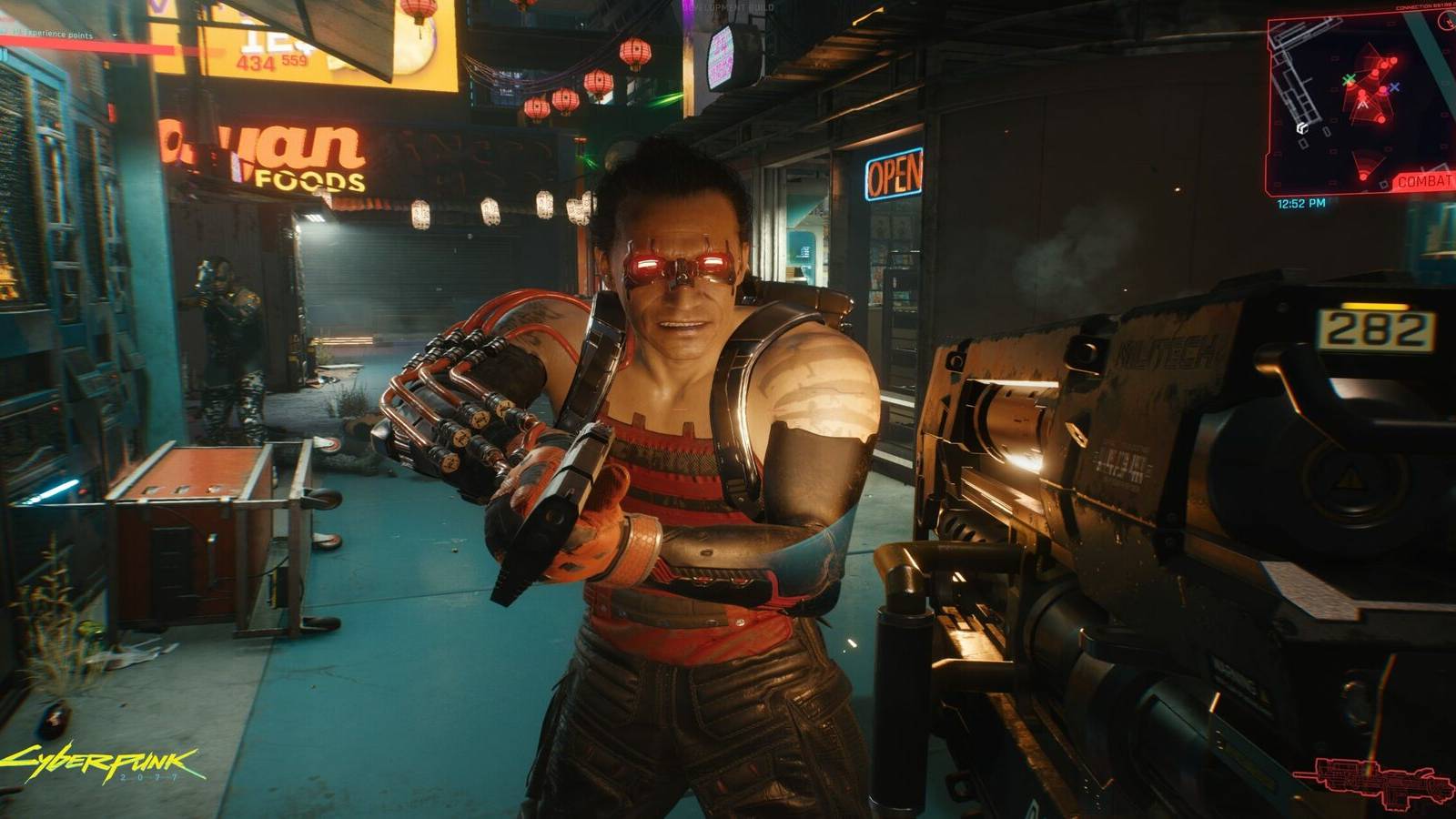Click the DEVELOPMENT BUILD watermark

tap(728, 5)
